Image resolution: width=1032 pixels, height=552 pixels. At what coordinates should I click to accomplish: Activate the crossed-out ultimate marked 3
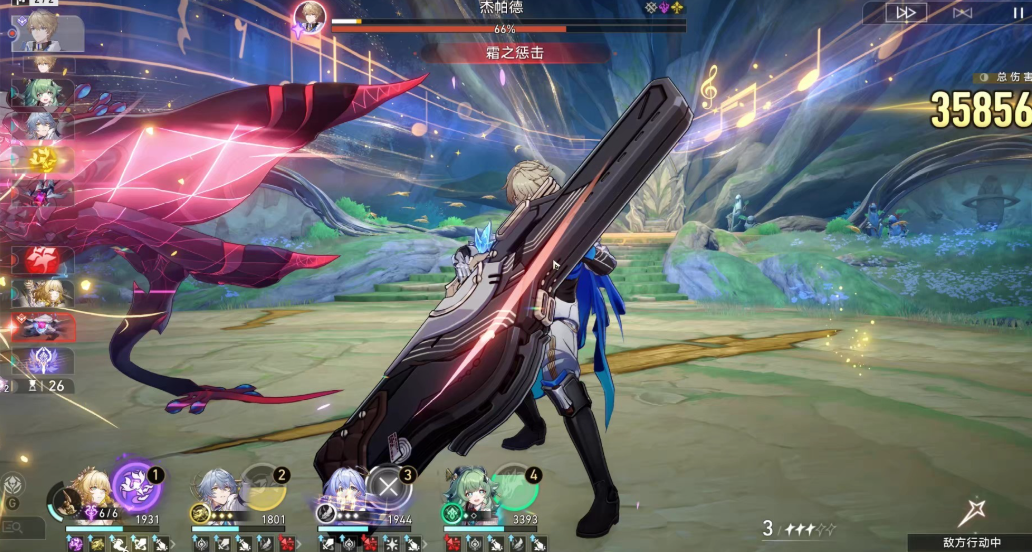pyautogui.click(x=388, y=487)
